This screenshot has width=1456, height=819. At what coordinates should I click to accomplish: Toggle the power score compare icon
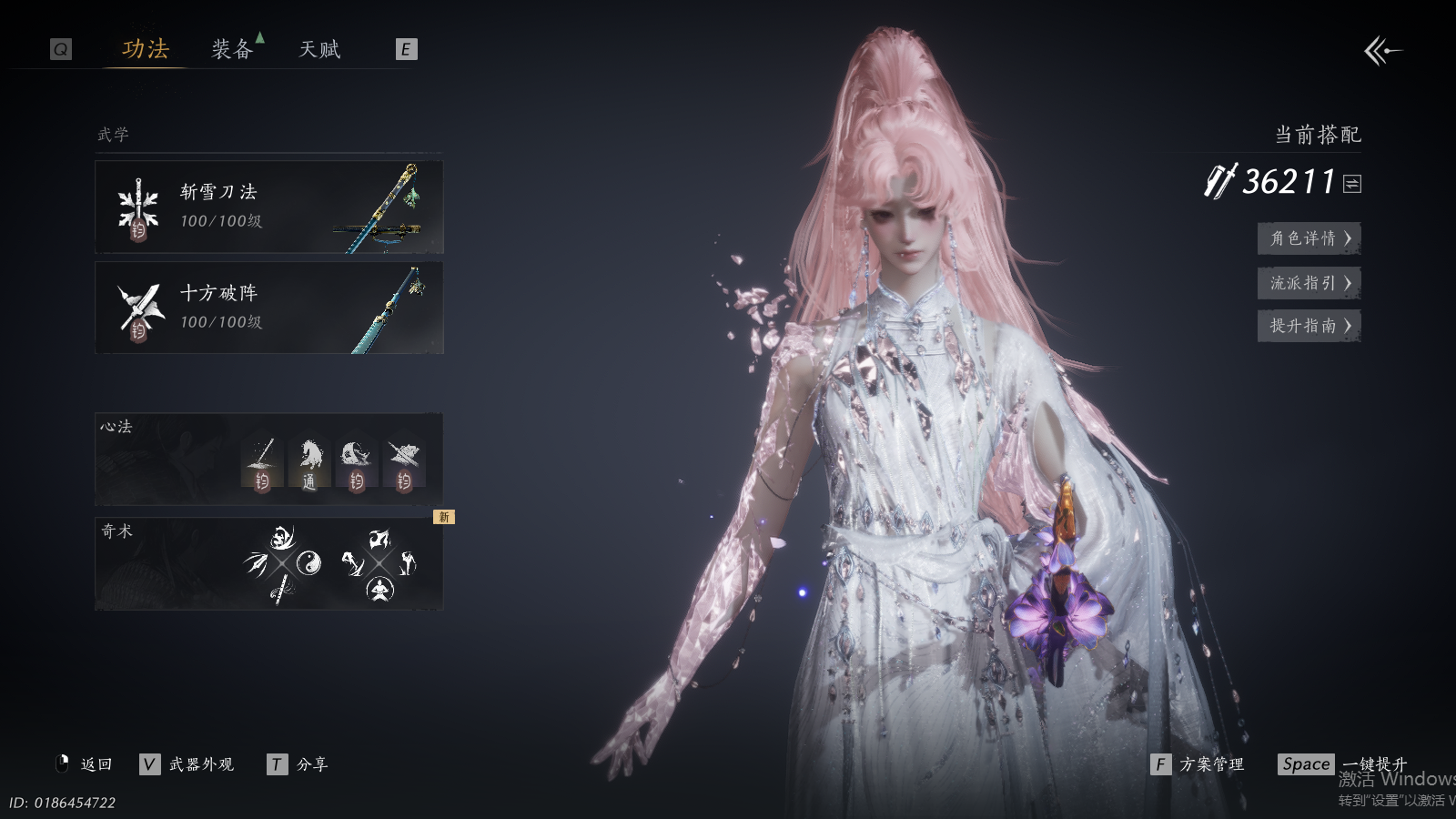[1352, 184]
